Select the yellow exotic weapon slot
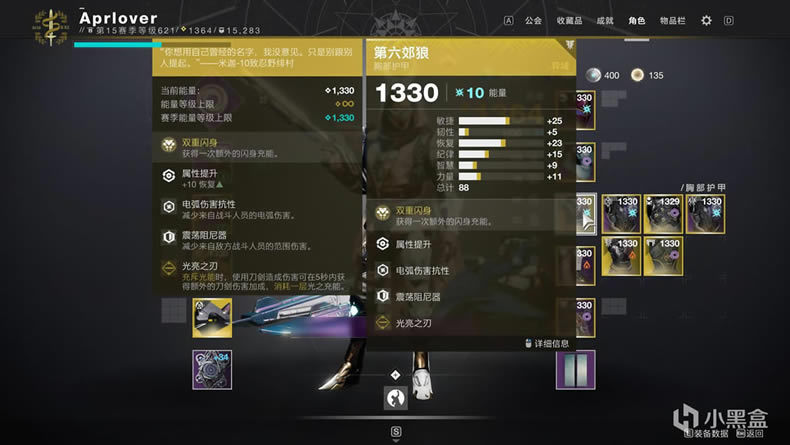Image resolution: width=790 pixels, height=445 pixels. point(212,318)
